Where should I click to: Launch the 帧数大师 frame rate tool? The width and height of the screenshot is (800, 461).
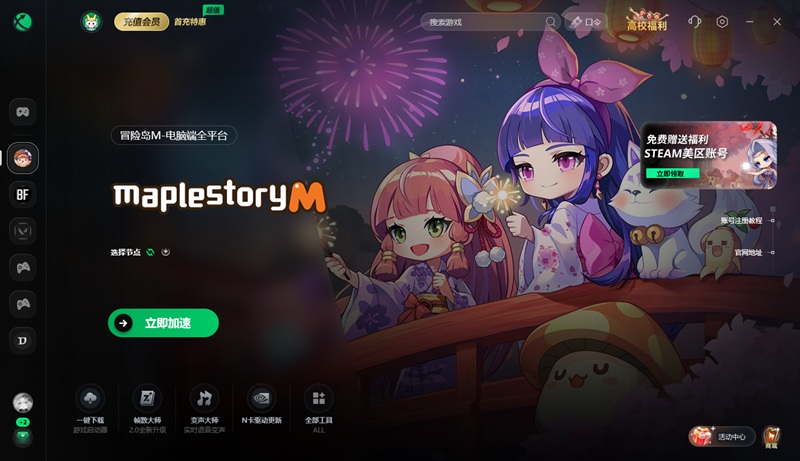[x=147, y=406]
